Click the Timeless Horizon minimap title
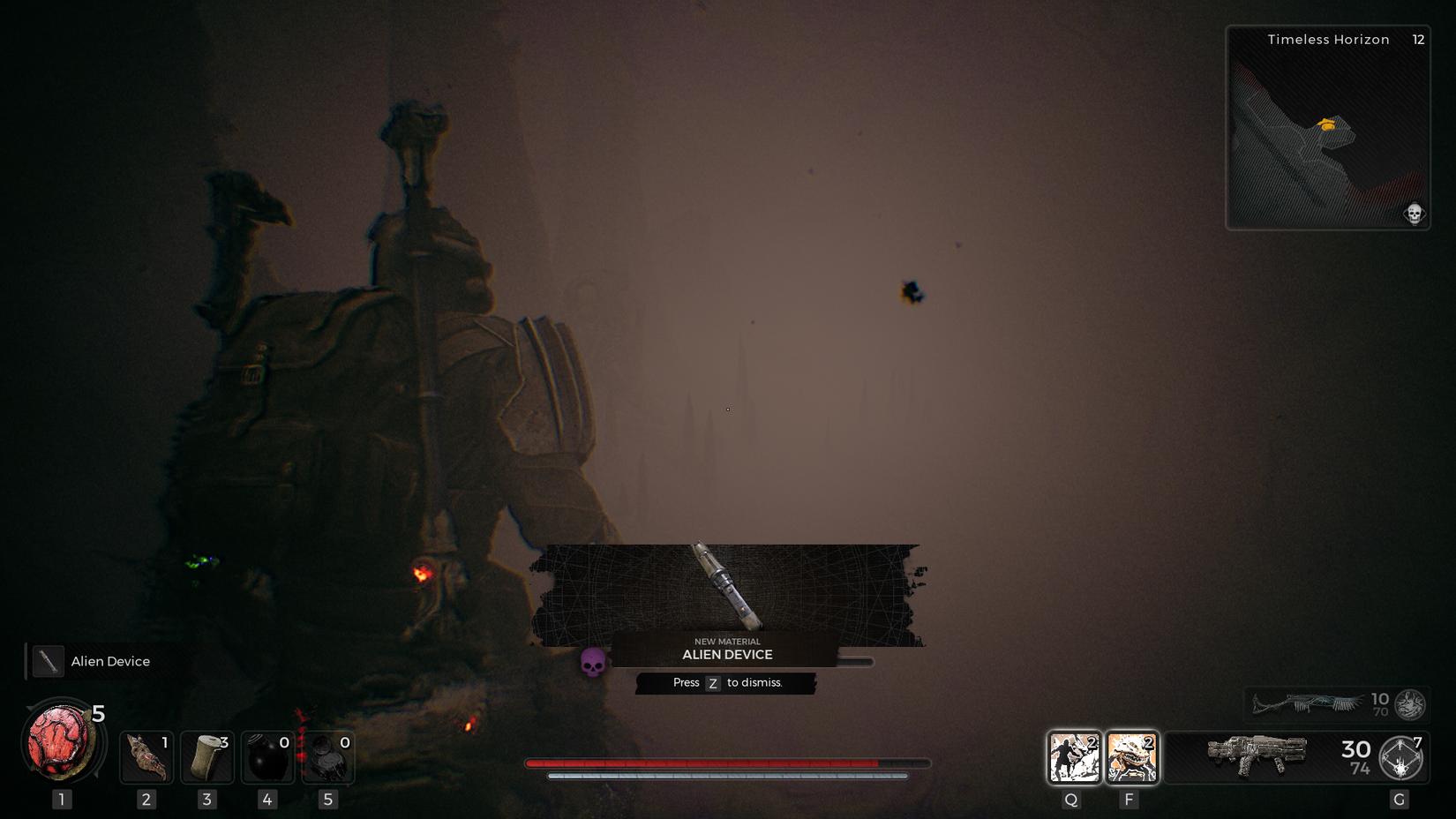 [x=1328, y=40]
